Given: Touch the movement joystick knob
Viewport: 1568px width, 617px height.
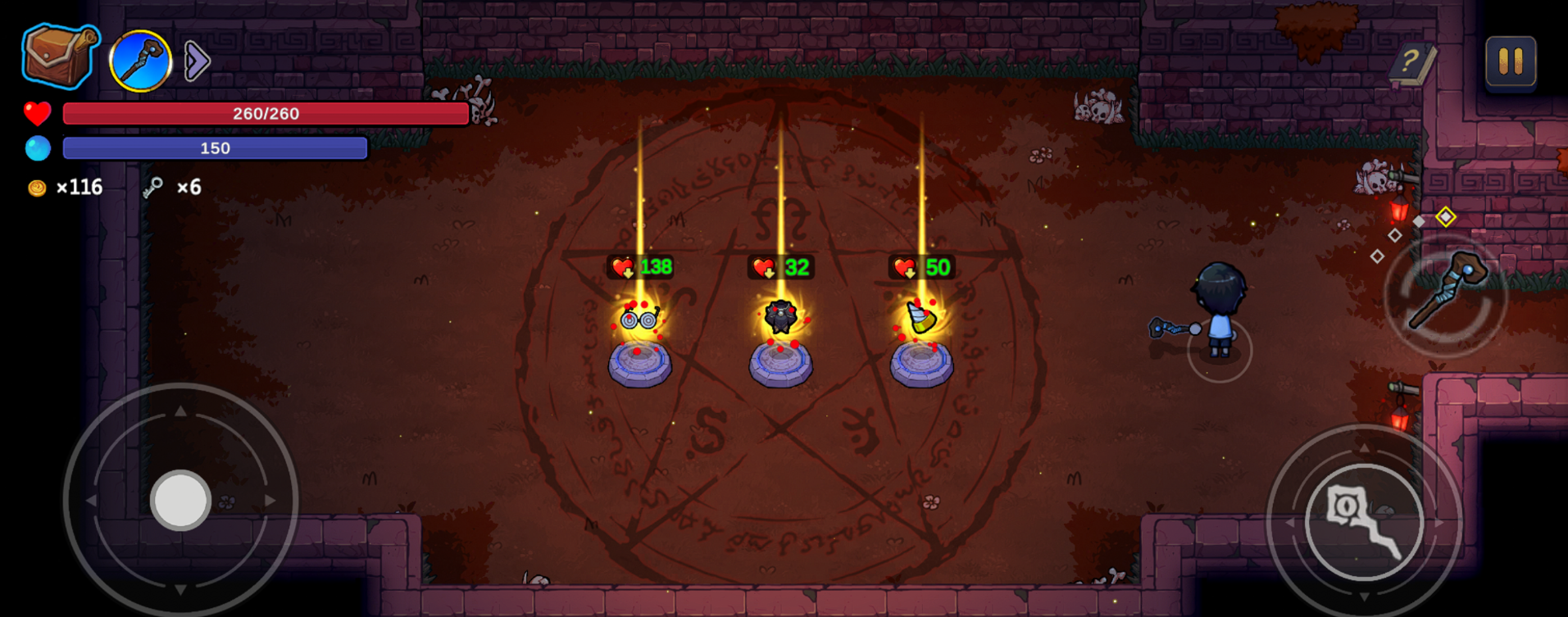Looking at the screenshot, I should click(x=180, y=500).
